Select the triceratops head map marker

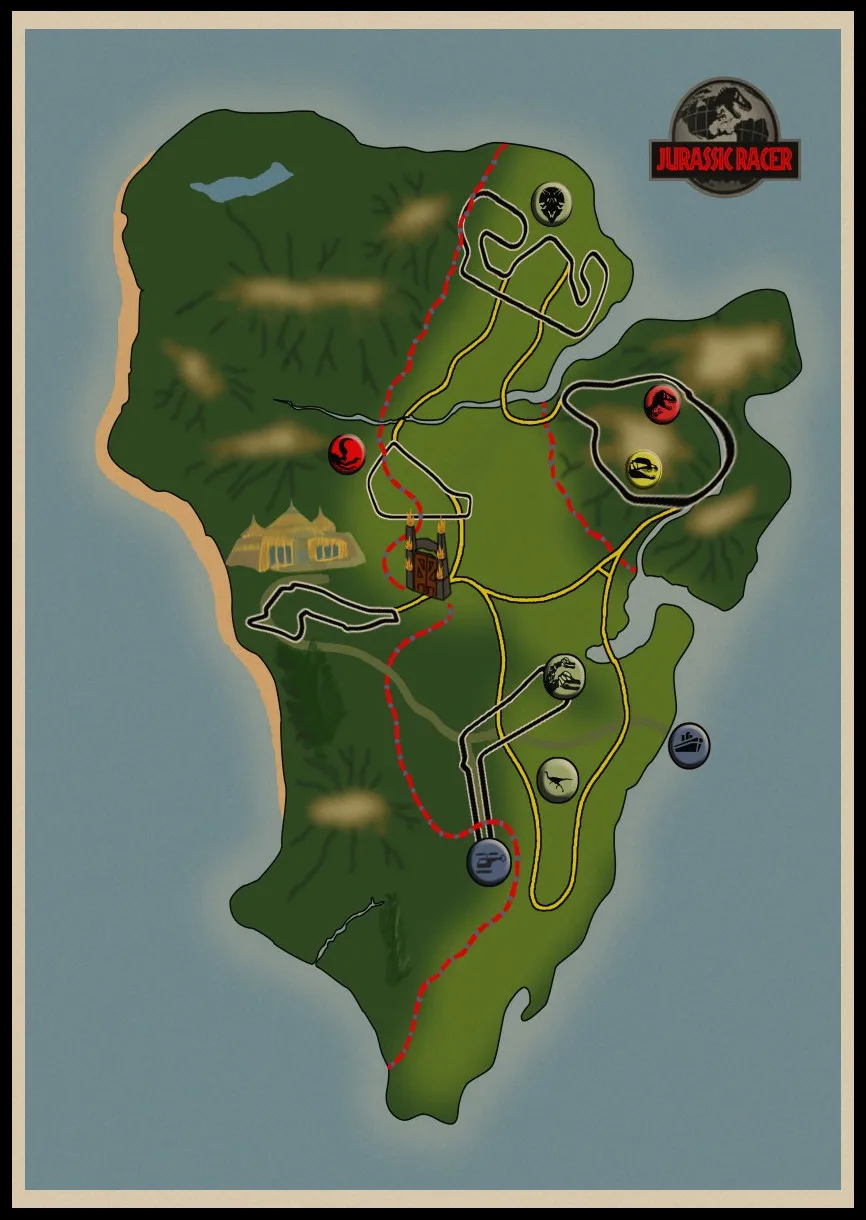click(x=551, y=203)
